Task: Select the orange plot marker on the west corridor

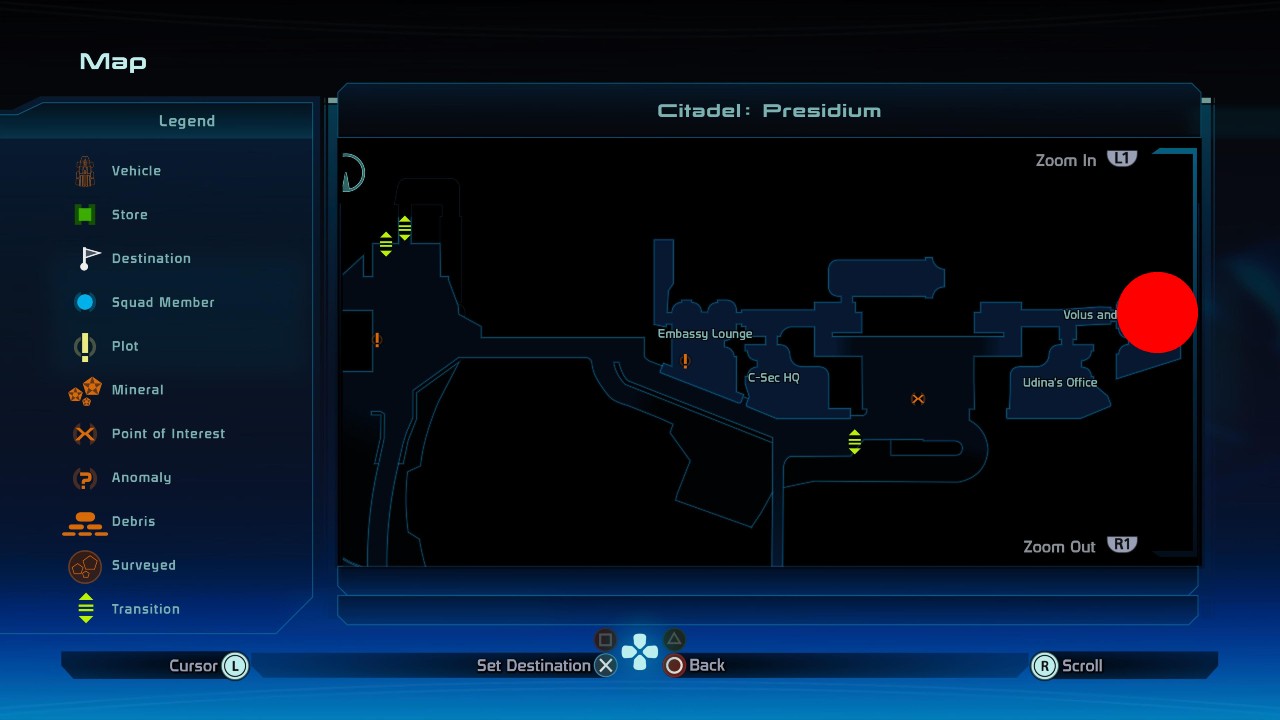Action: pos(377,341)
